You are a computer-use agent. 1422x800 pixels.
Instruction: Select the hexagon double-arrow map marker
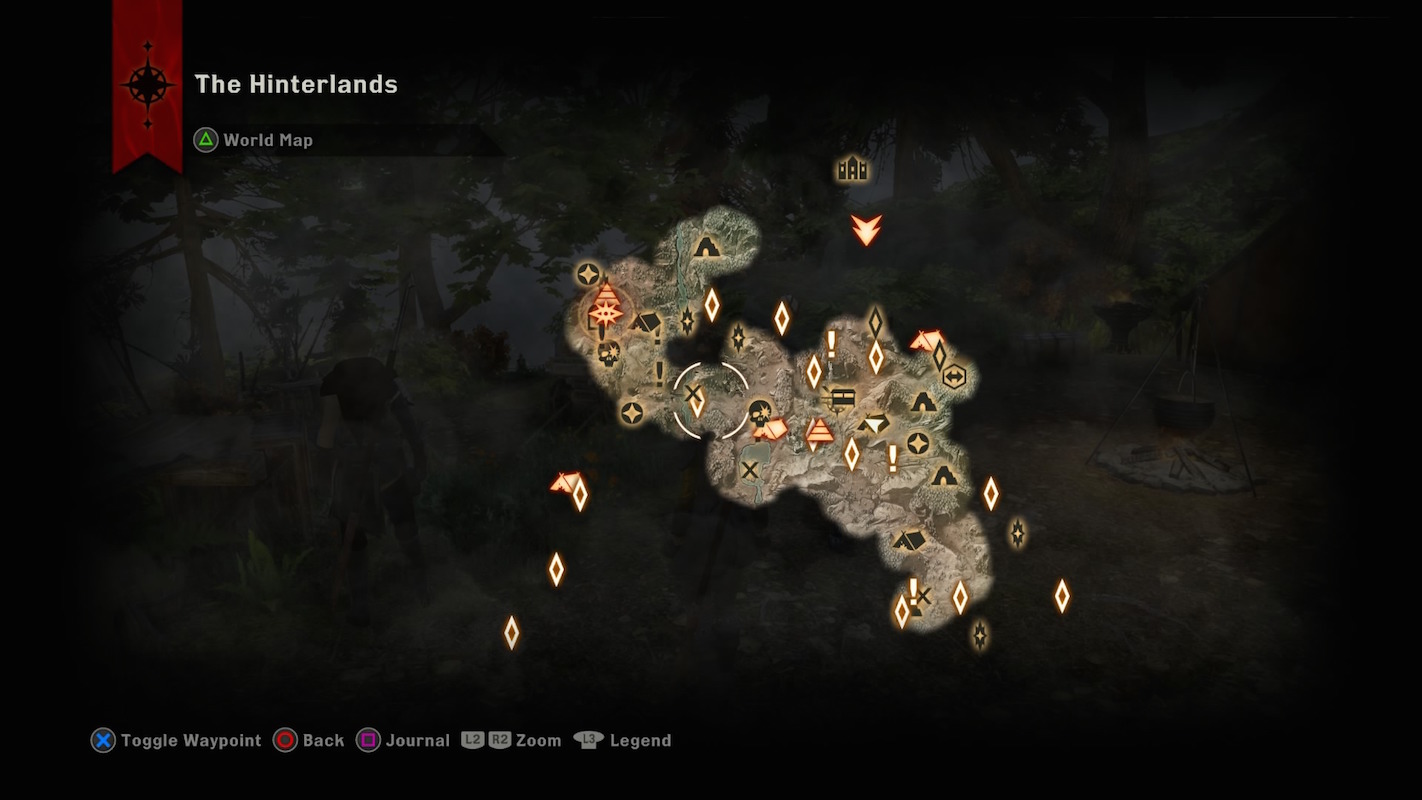[x=955, y=377]
